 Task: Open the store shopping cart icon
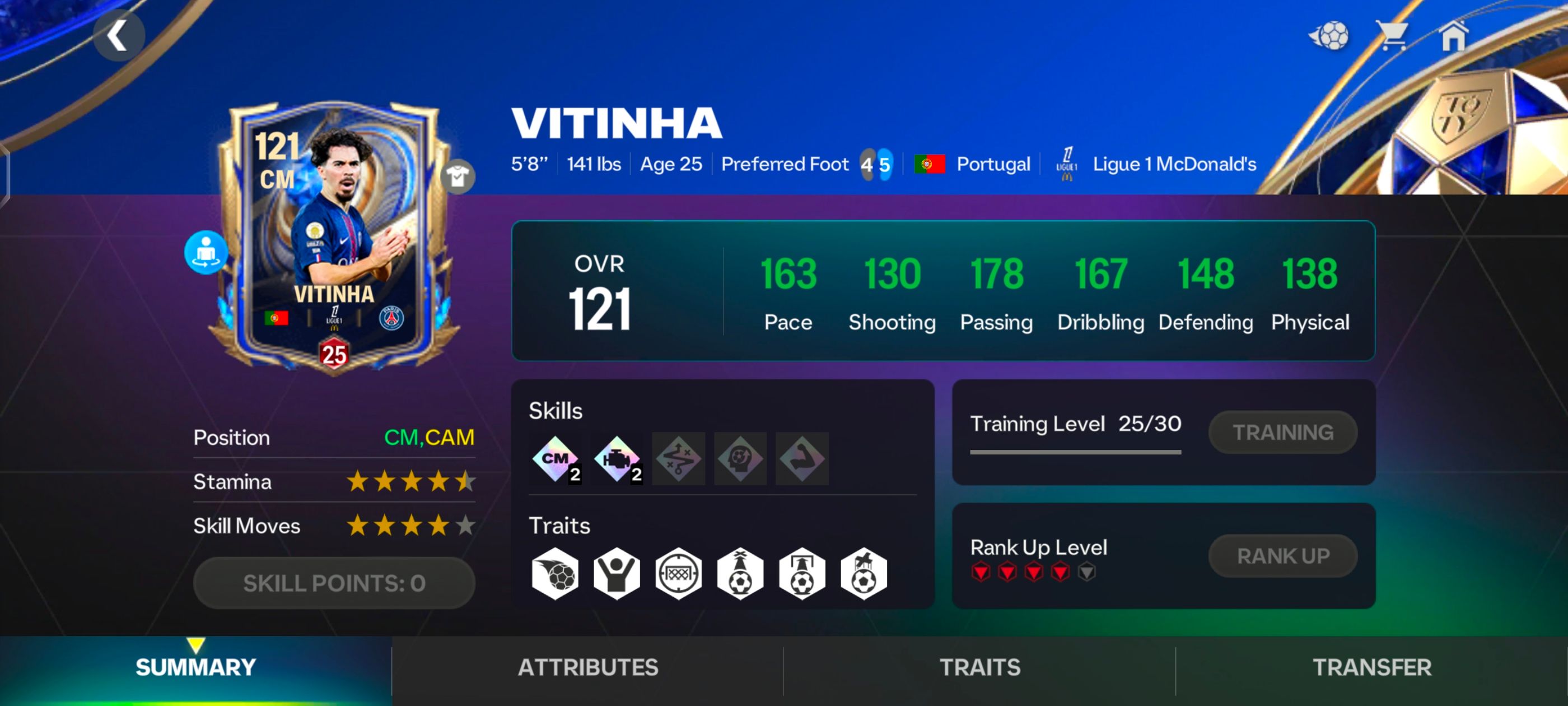tap(1394, 35)
